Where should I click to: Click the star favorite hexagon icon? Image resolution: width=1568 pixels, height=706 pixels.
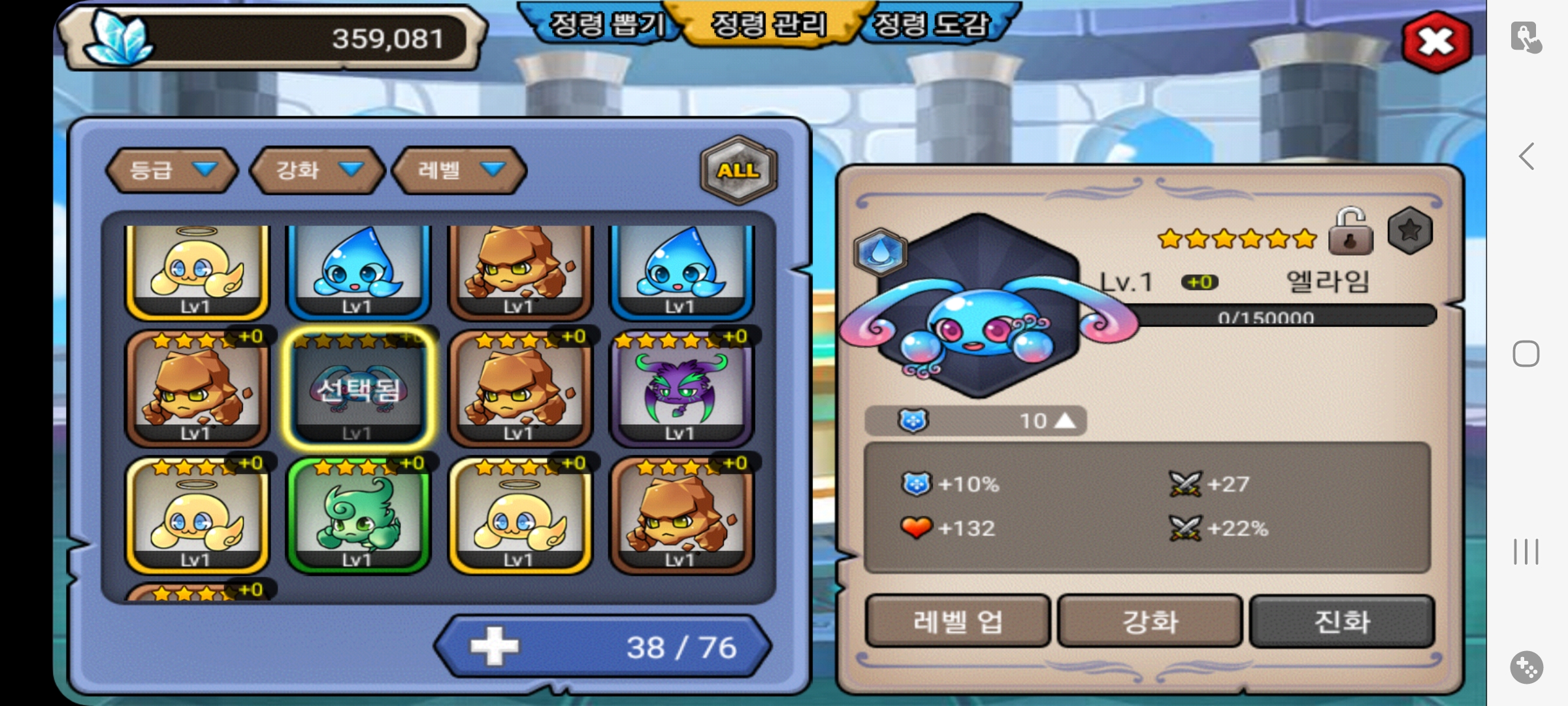click(1410, 231)
